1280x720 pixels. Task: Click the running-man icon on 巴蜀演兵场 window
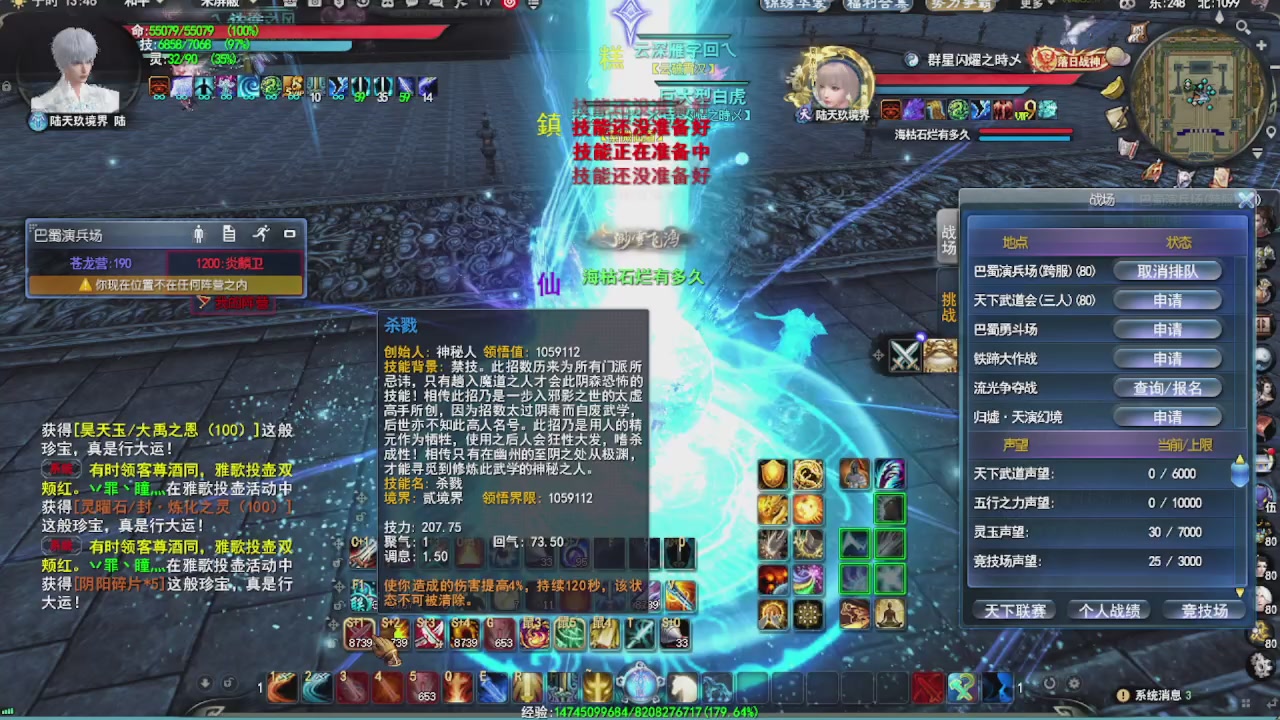click(261, 233)
